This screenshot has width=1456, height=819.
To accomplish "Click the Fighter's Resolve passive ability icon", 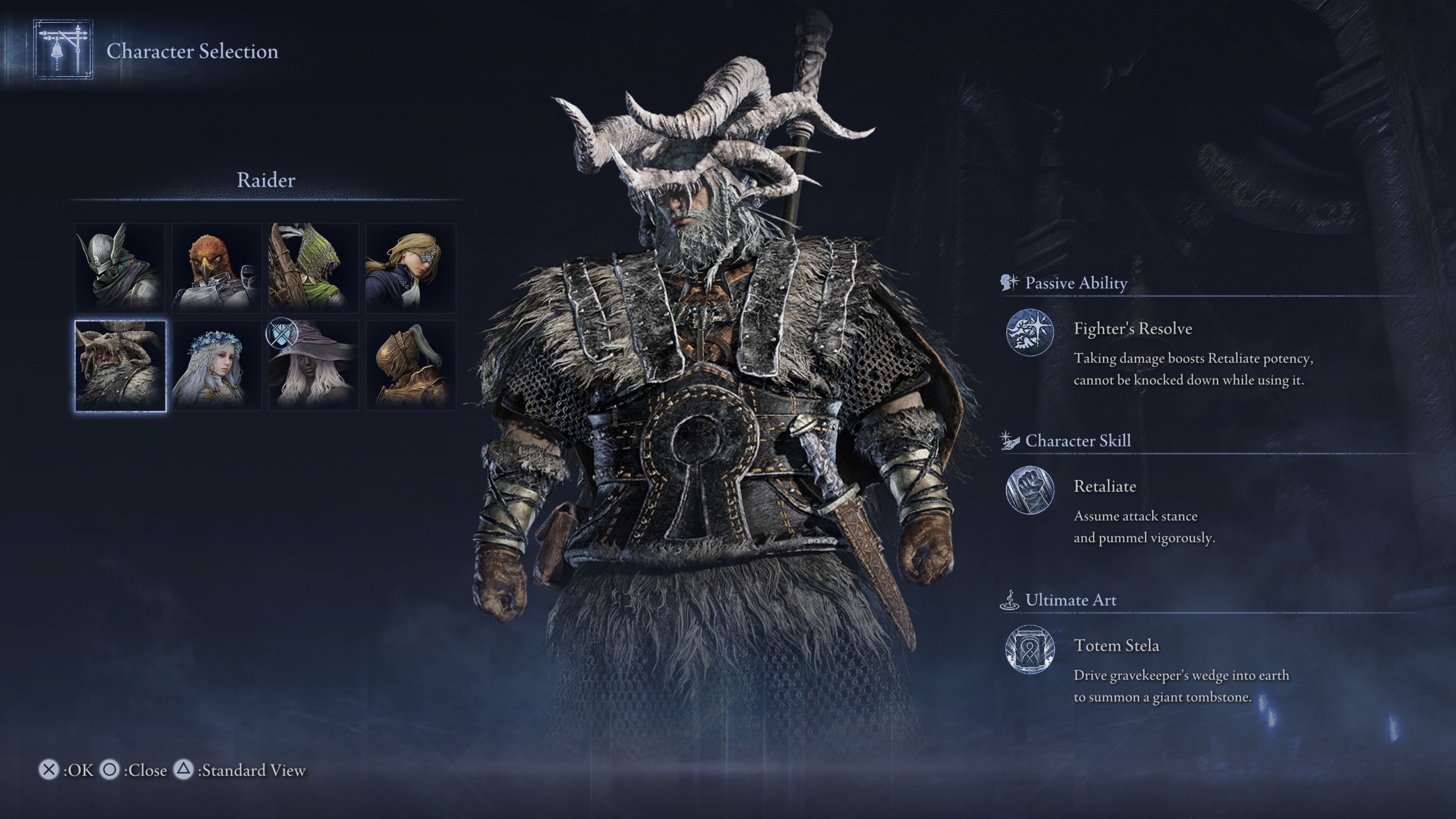I will tap(1029, 332).
